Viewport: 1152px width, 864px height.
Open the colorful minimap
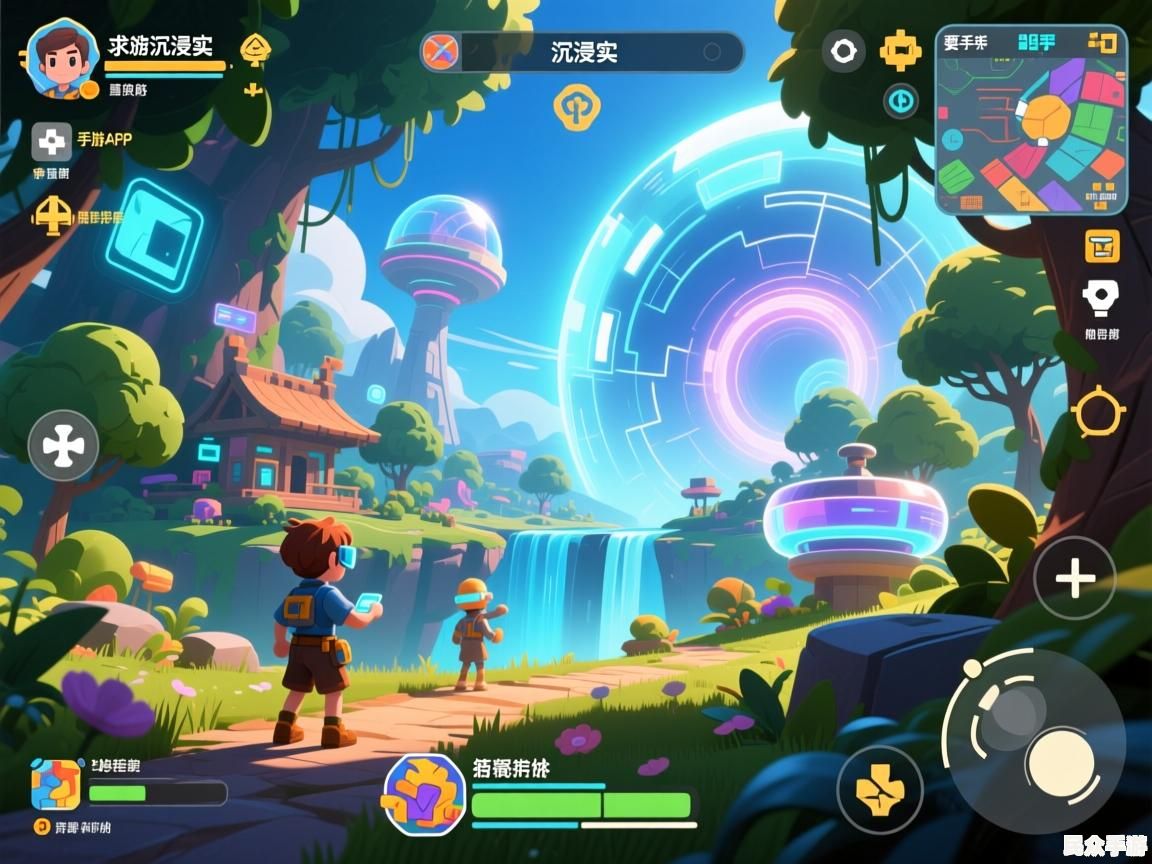[x=1031, y=121]
